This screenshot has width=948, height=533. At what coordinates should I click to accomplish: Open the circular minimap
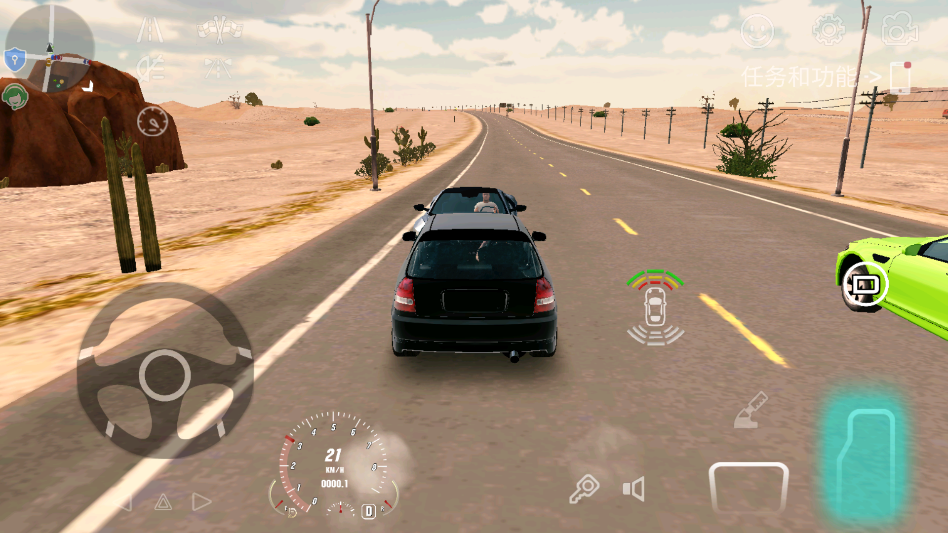(x=50, y=47)
